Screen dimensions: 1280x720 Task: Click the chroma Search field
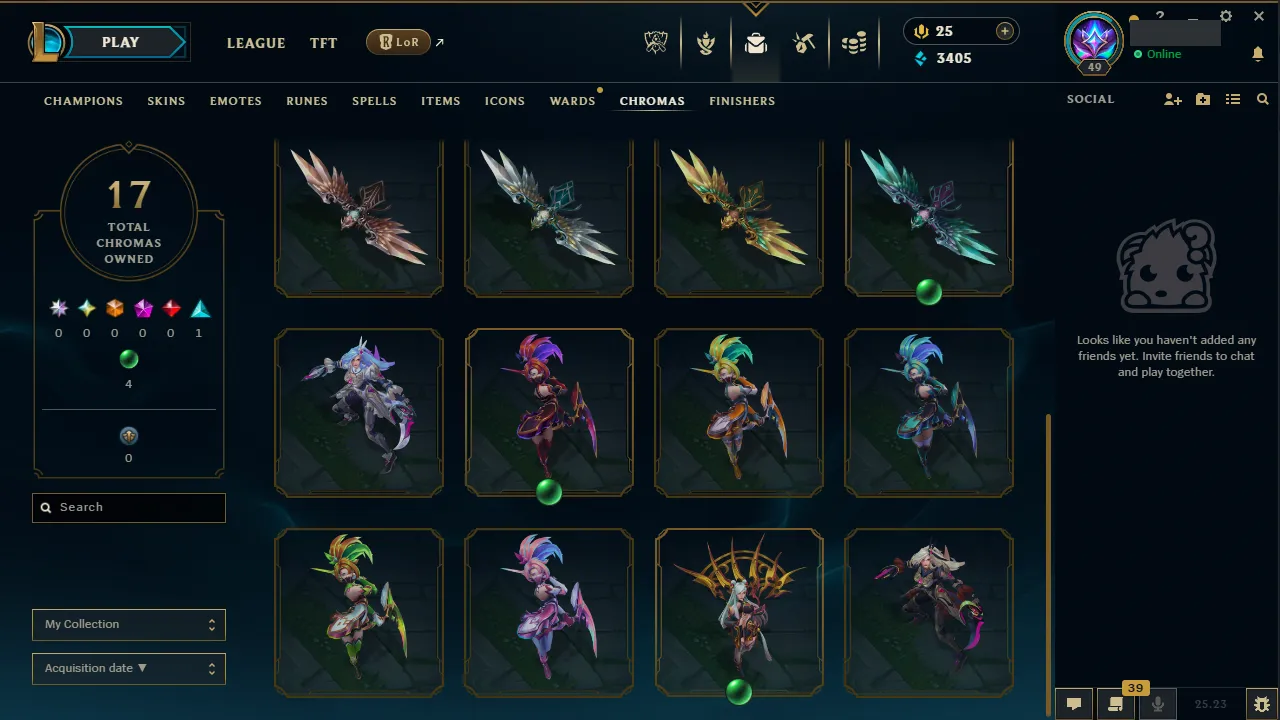(x=128, y=507)
